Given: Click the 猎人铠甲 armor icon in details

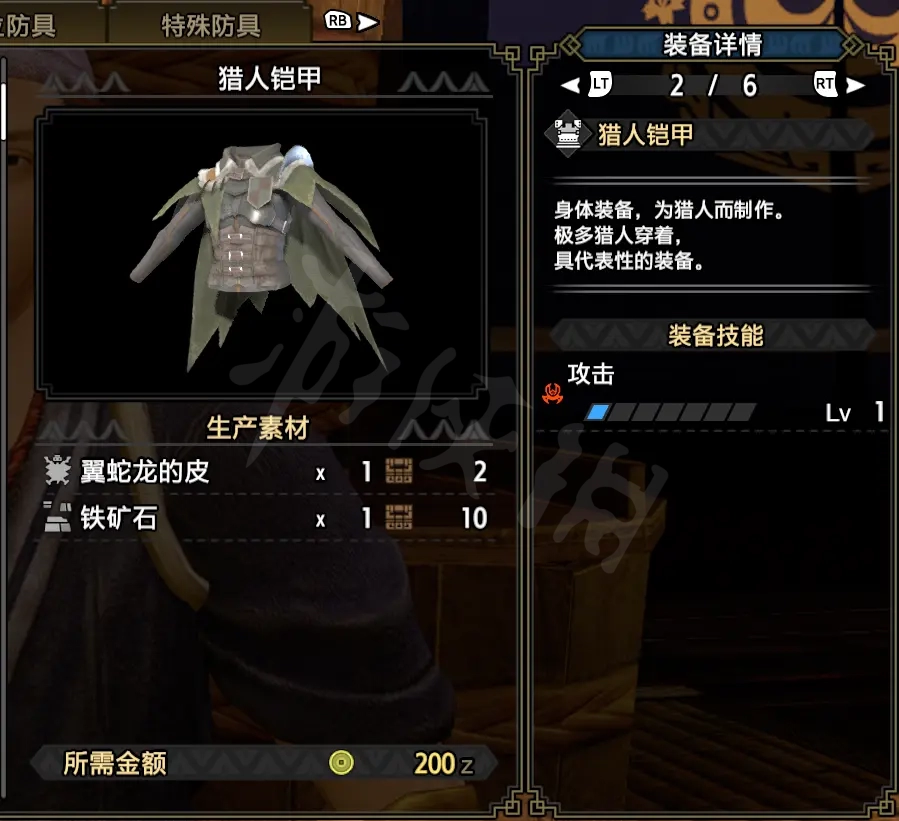Looking at the screenshot, I should click(569, 135).
